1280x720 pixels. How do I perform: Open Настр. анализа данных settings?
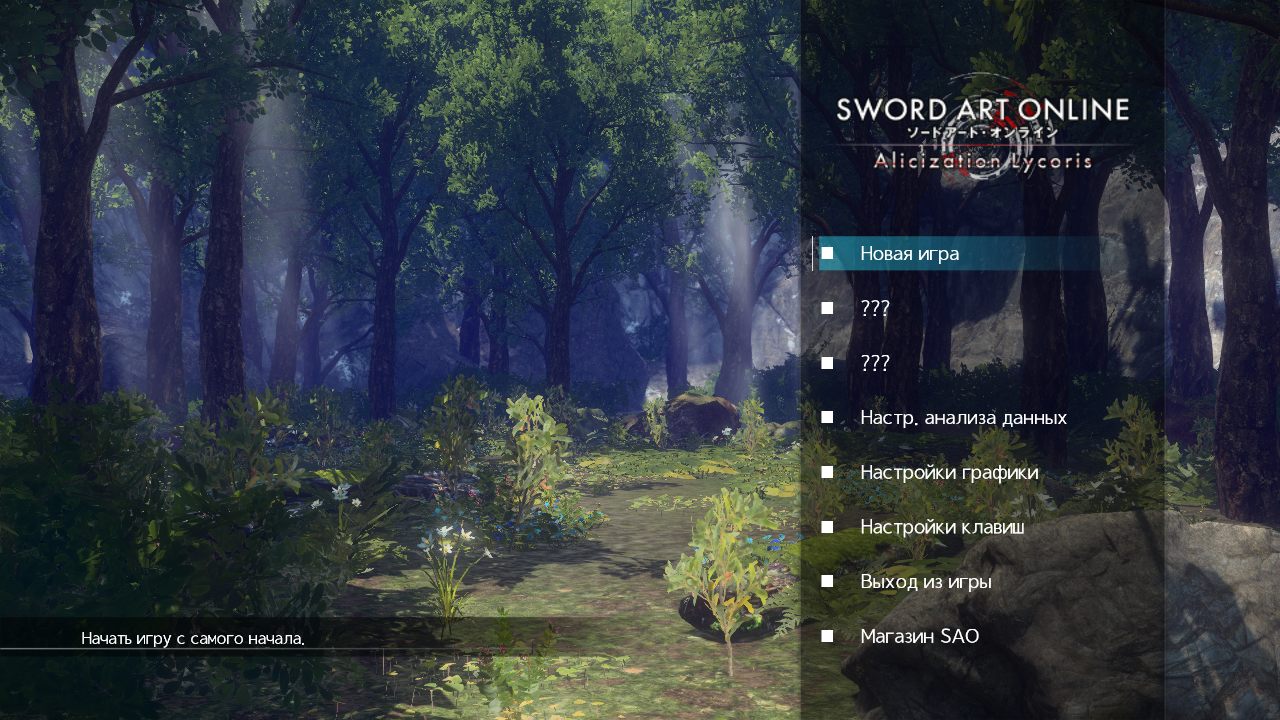pyautogui.click(x=962, y=418)
